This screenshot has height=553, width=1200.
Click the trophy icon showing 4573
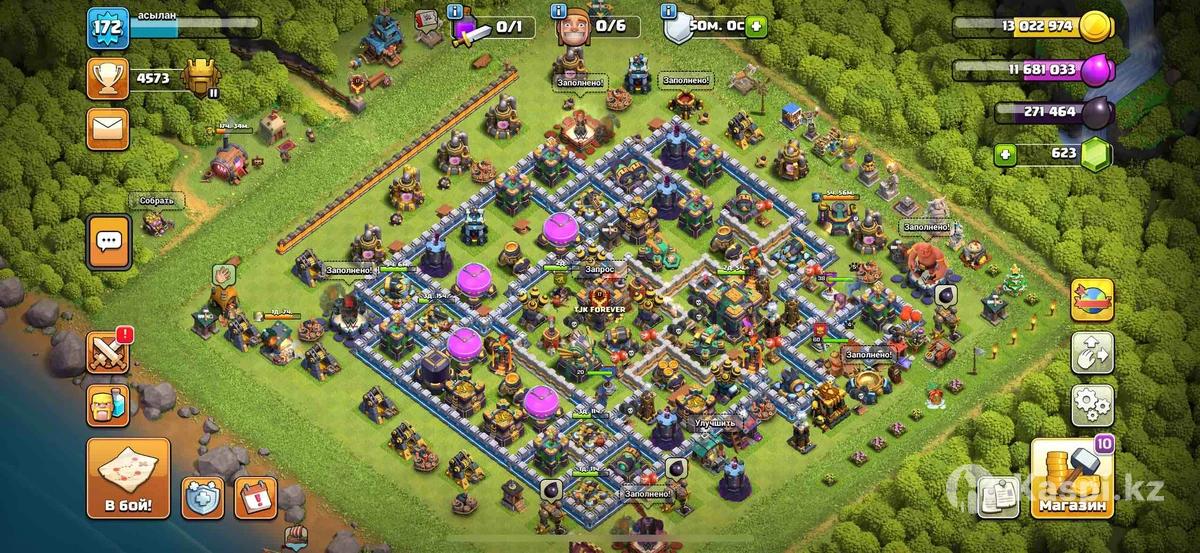[107, 76]
